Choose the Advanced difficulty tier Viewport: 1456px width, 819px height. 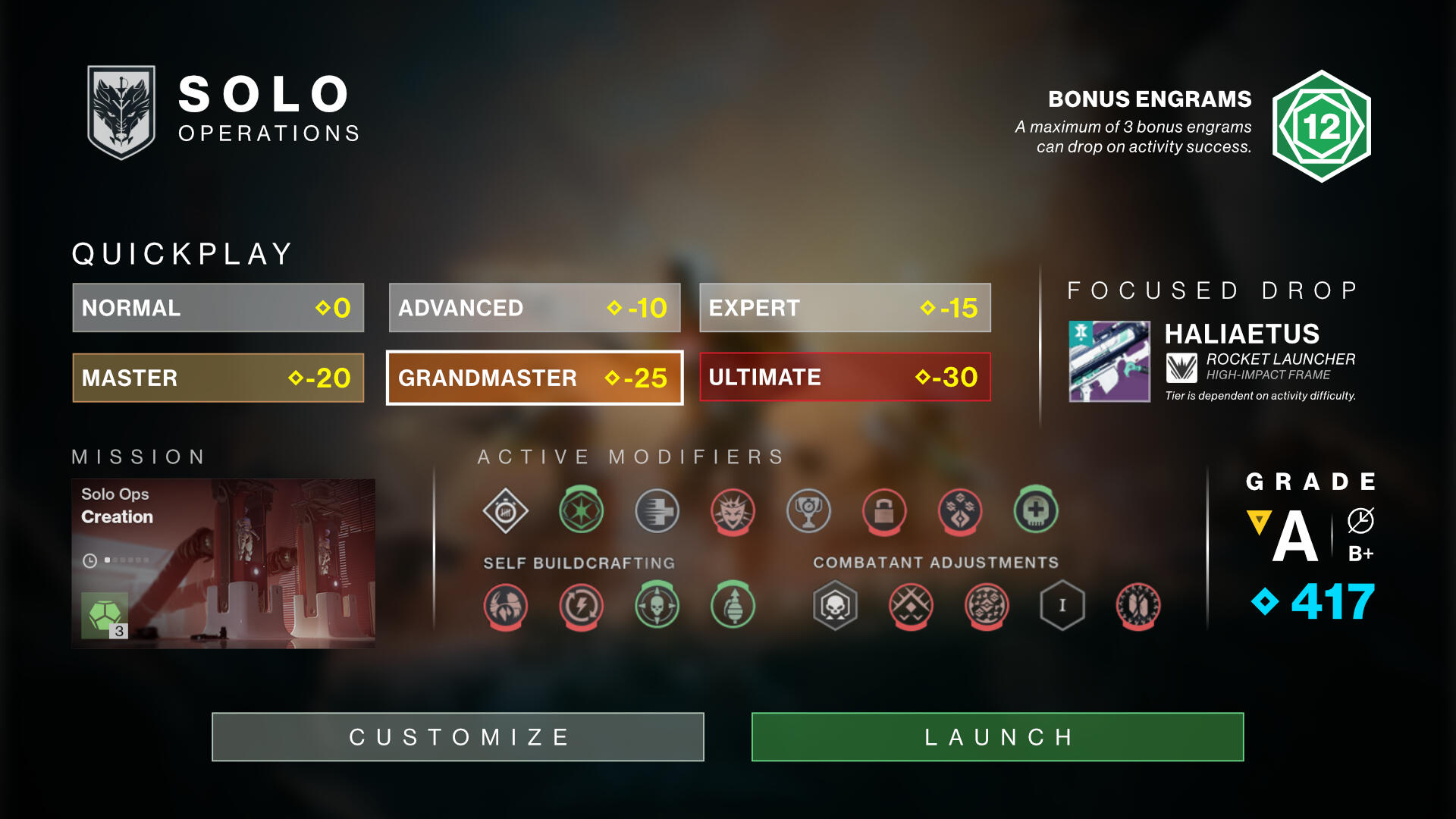(x=535, y=308)
